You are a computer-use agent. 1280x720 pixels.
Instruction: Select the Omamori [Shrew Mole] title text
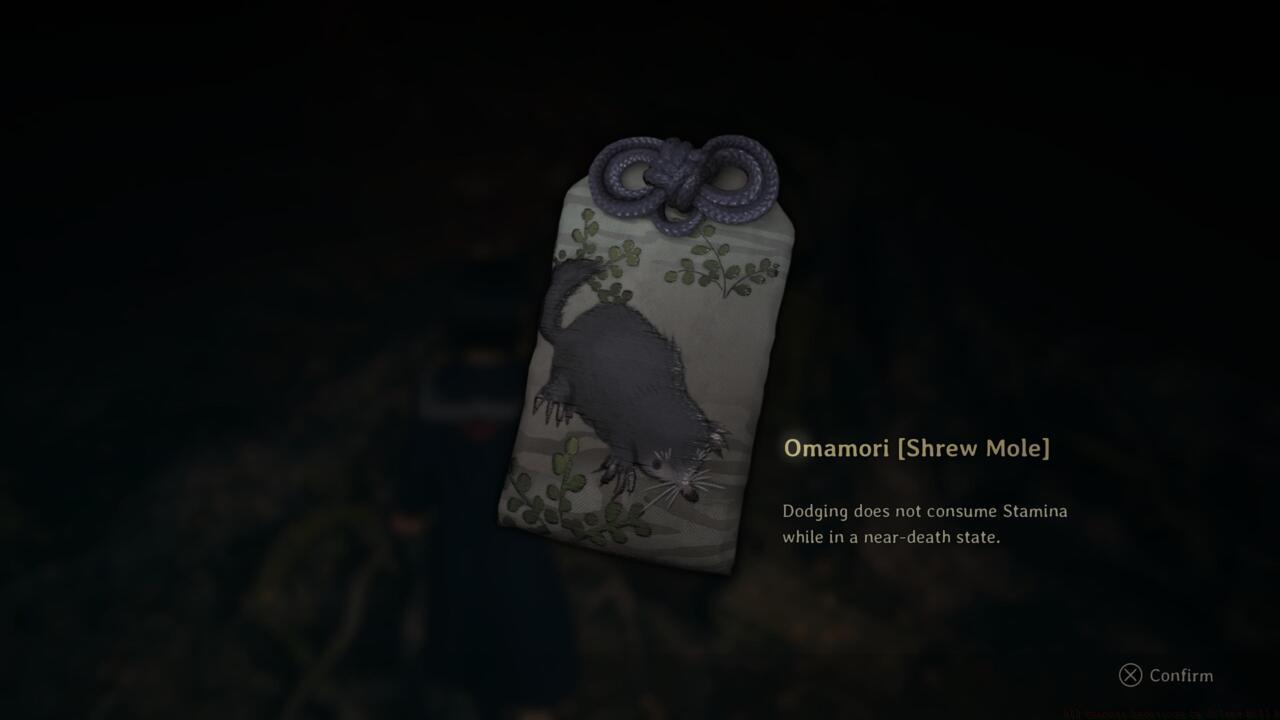916,448
